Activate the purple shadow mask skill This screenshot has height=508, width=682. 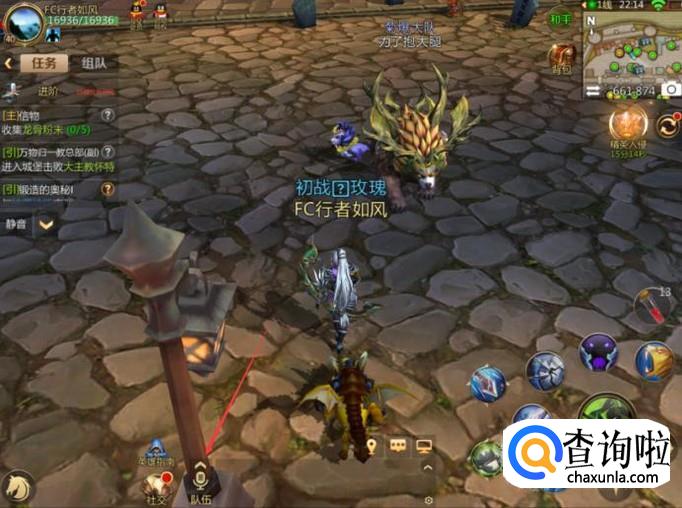[598, 351]
